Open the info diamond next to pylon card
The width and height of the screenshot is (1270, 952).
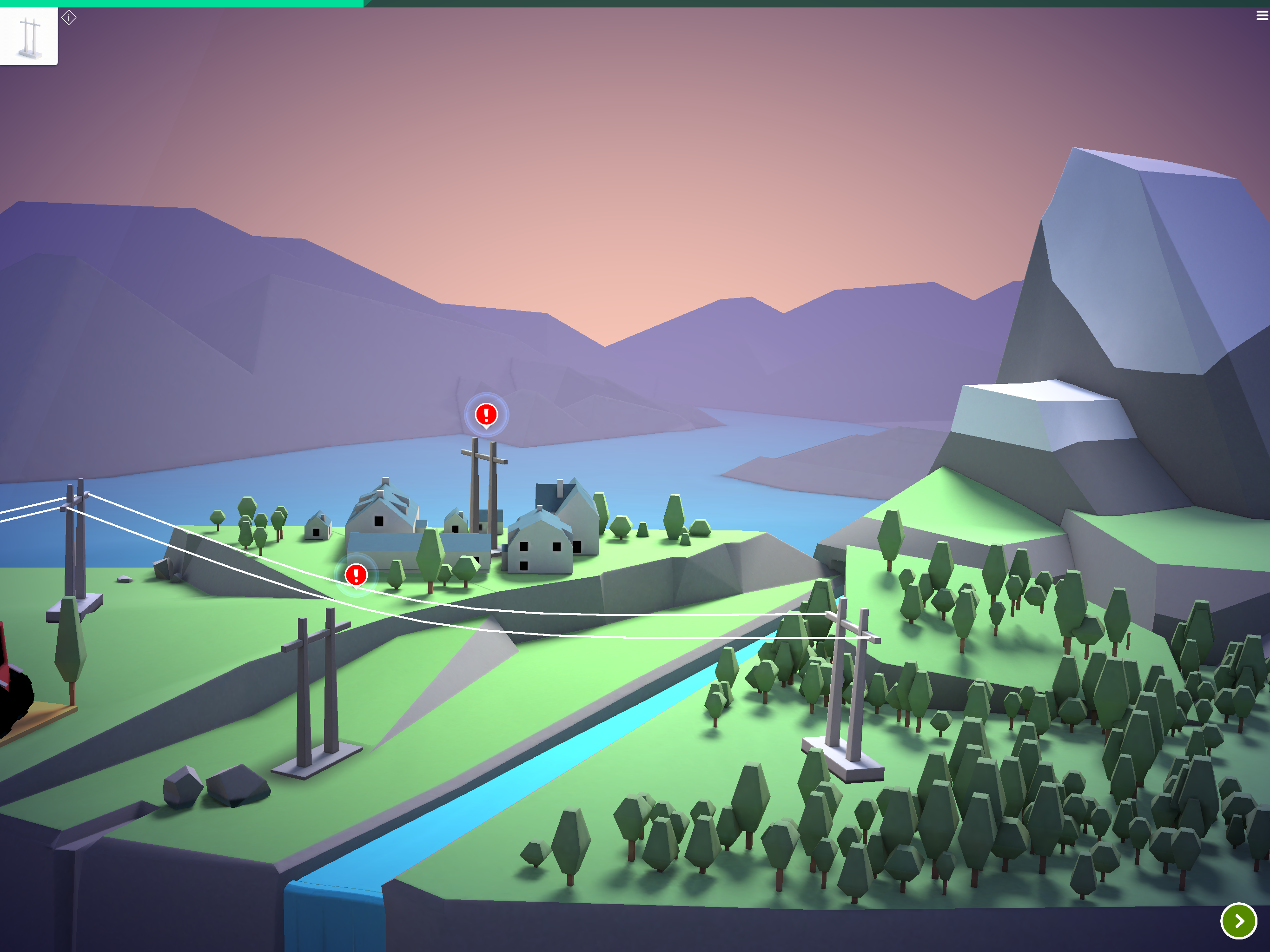69,18
